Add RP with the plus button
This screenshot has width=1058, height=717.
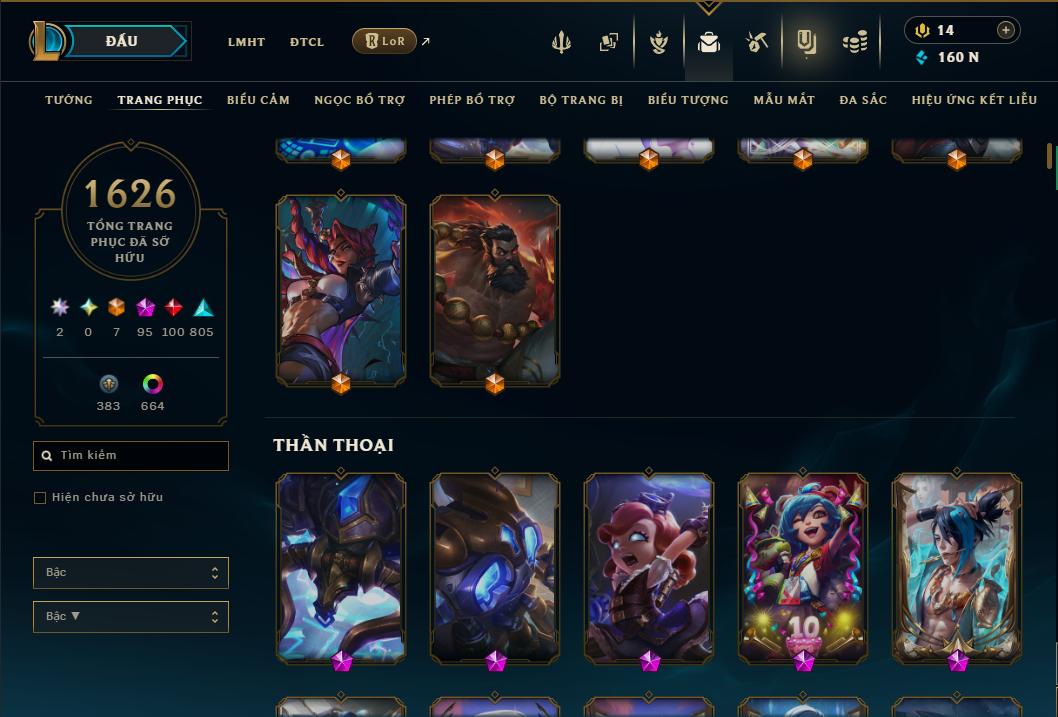[1005, 30]
